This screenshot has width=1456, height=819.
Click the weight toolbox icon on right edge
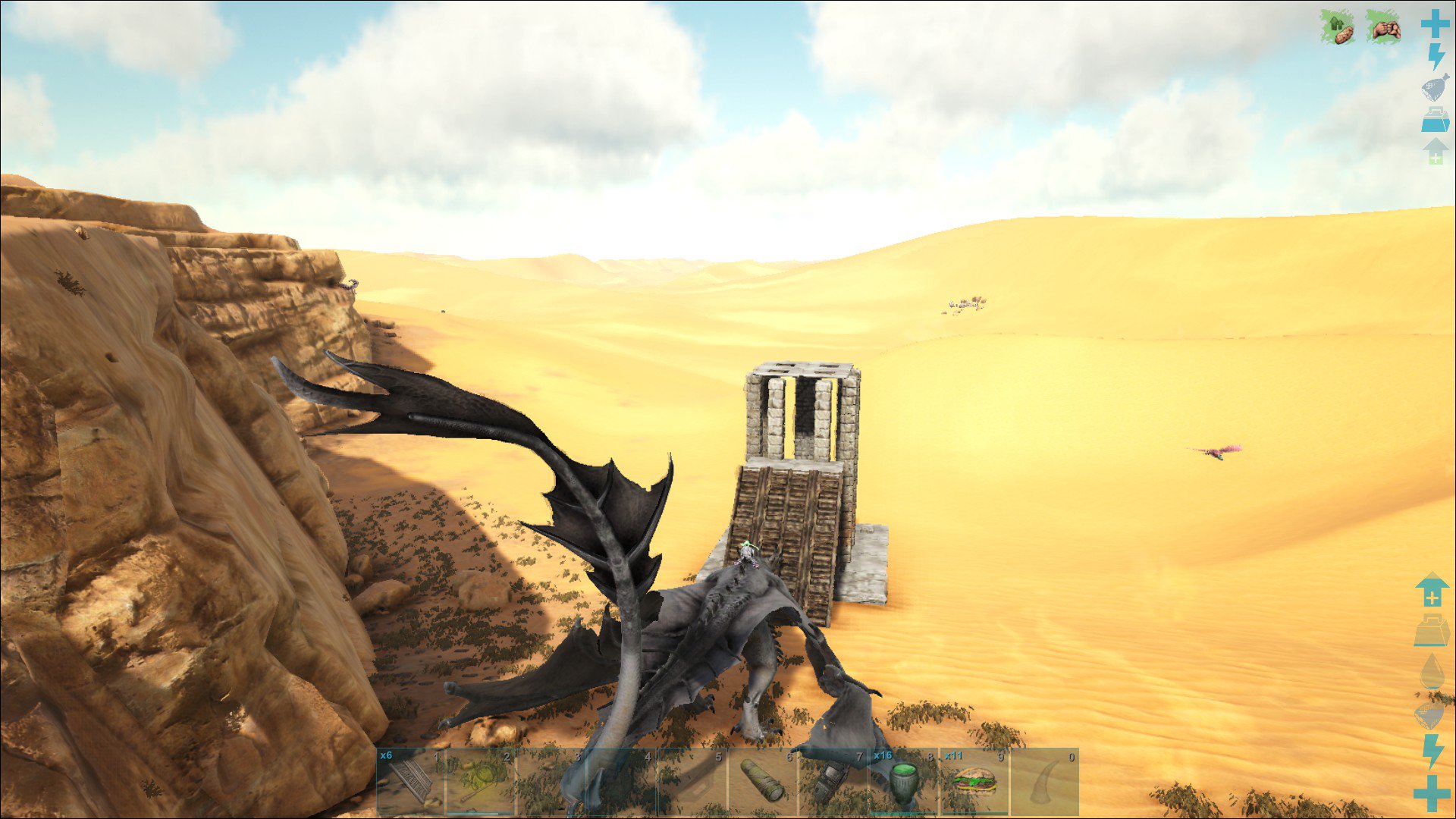[x=1434, y=118]
